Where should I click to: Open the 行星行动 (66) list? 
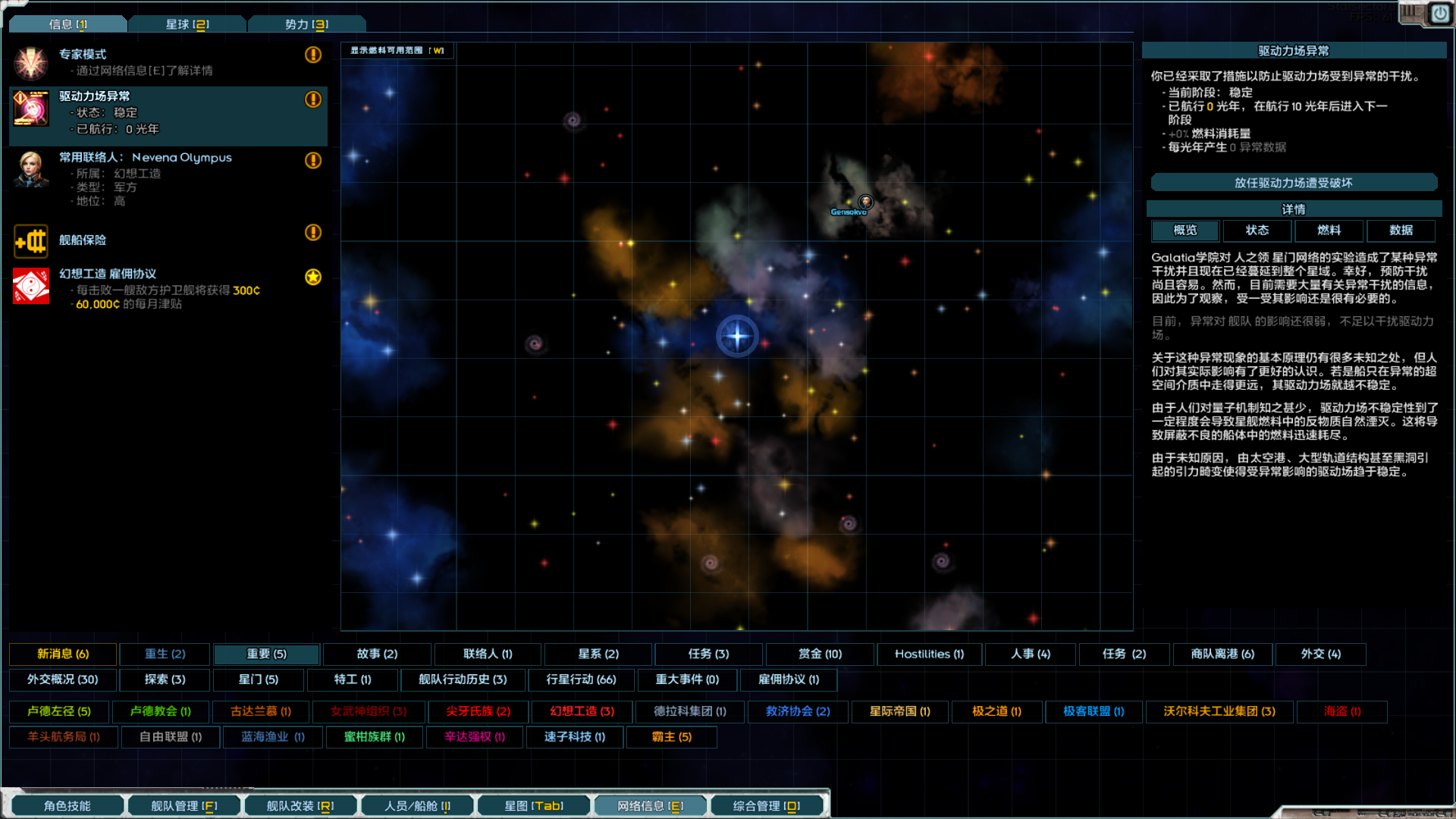click(x=582, y=680)
